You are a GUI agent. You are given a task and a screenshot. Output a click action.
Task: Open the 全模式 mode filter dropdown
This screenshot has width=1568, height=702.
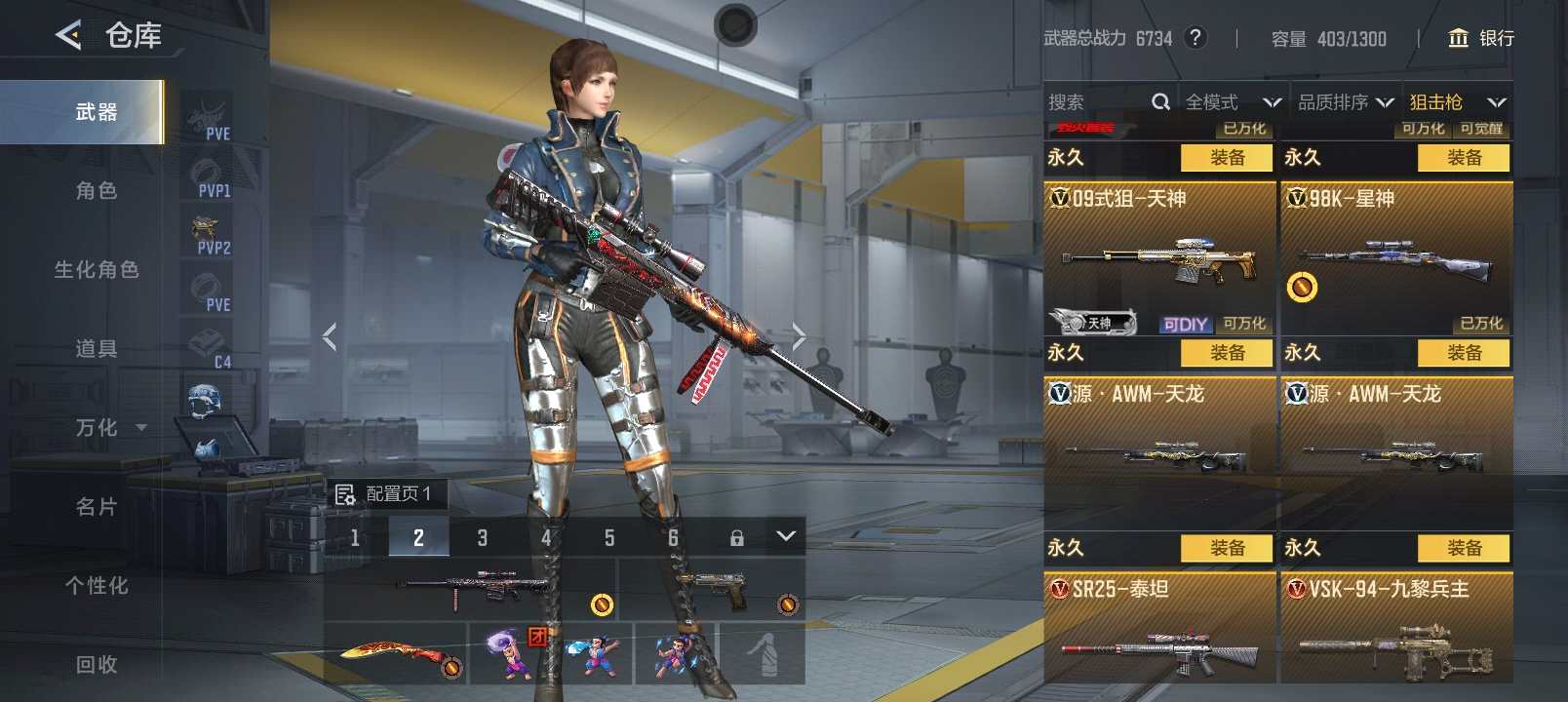pyautogui.click(x=1233, y=102)
